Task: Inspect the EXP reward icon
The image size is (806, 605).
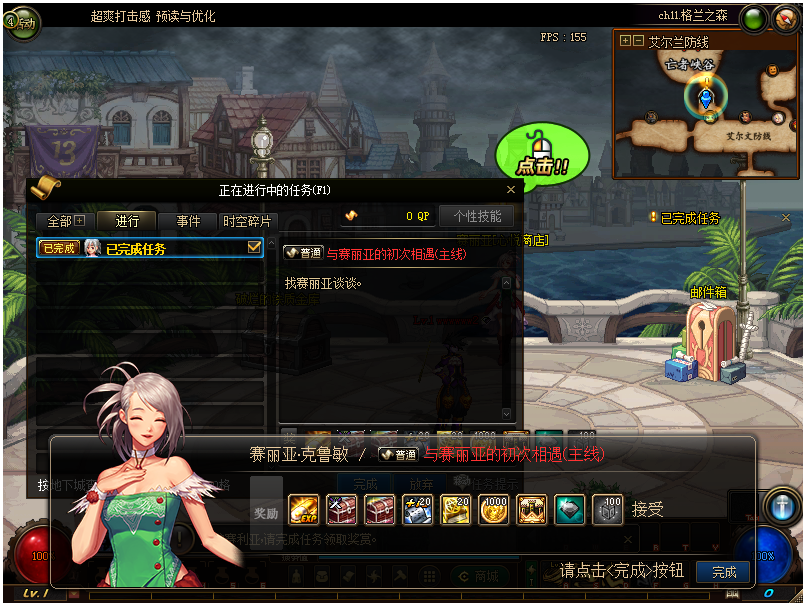Action: 303,510
